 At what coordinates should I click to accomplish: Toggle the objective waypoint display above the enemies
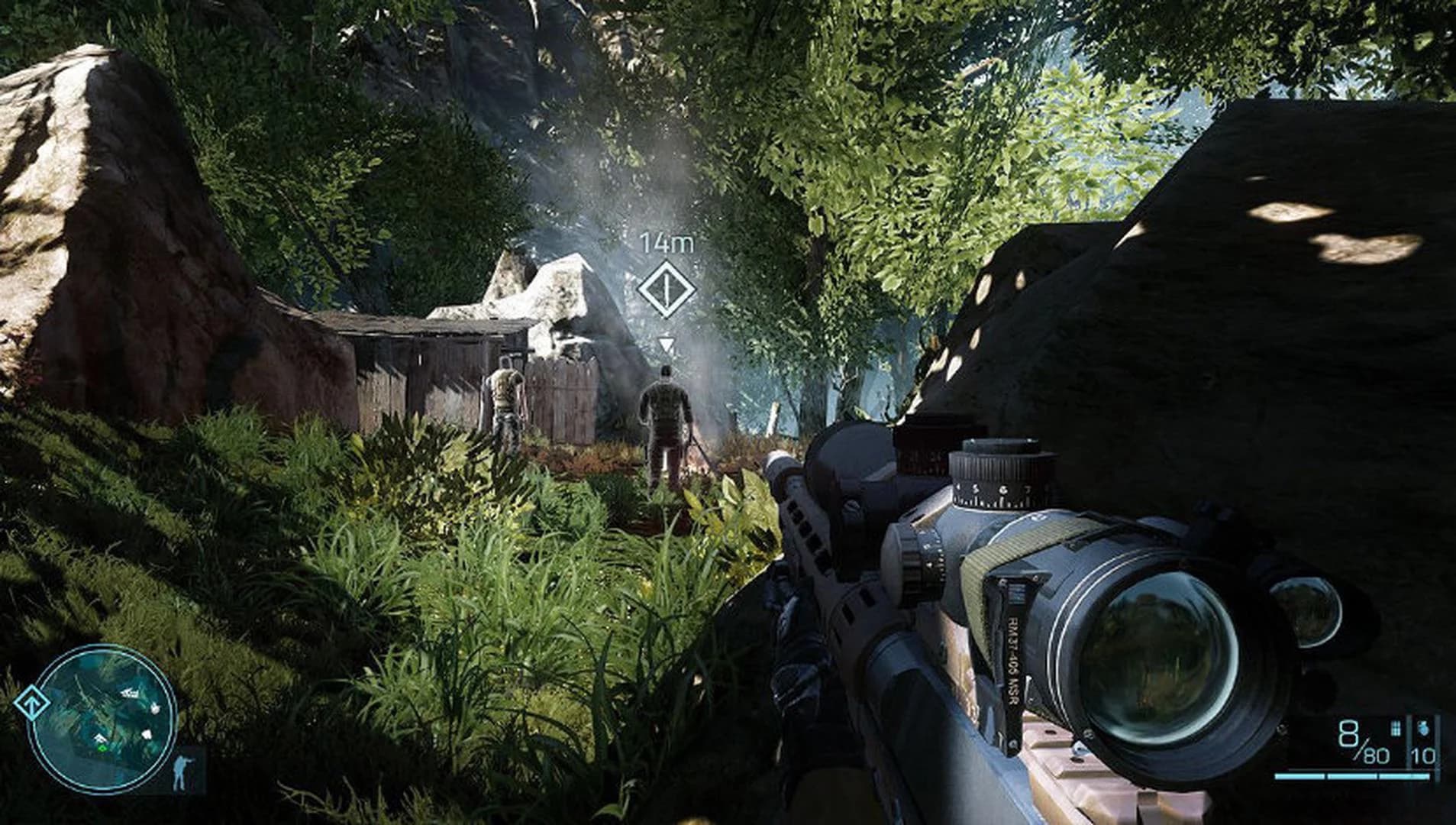tap(668, 289)
